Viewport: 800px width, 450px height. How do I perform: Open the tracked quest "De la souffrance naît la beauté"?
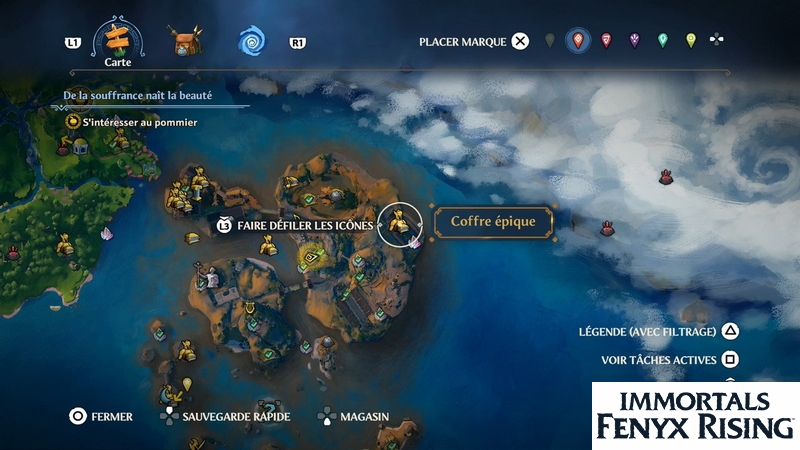[142, 97]
